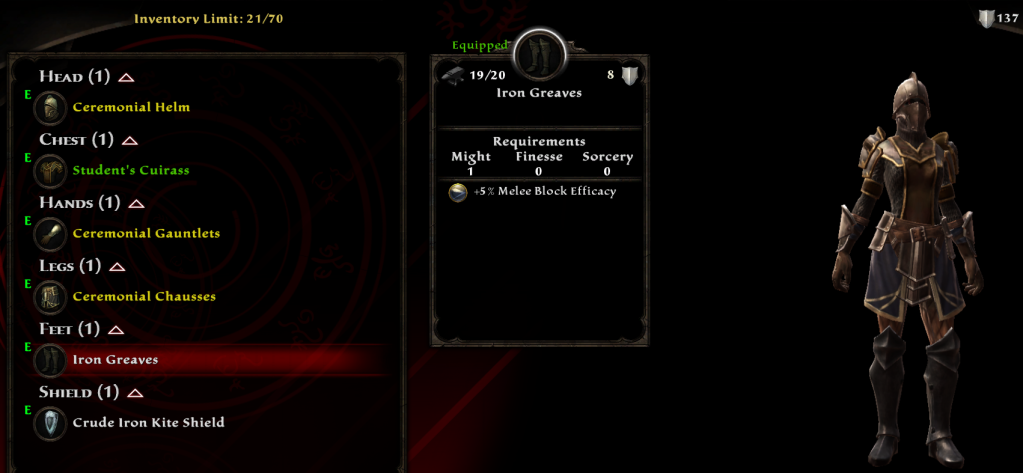Image resolution: width=1023 pixels, height=473 pixels.
Task: Pick the Ceremonial Chausses item
Action: pyautogui.click(x=144, y=296)
